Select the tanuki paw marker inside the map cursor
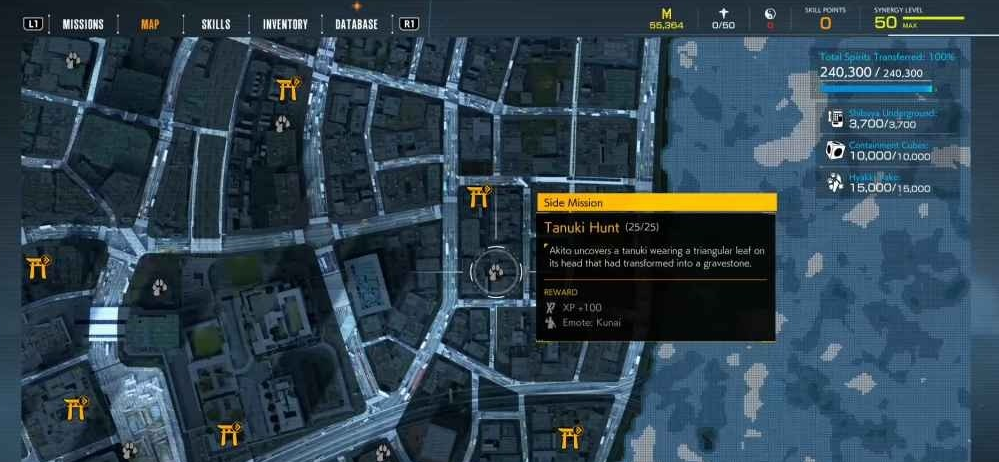 click(x=496, y=271)
